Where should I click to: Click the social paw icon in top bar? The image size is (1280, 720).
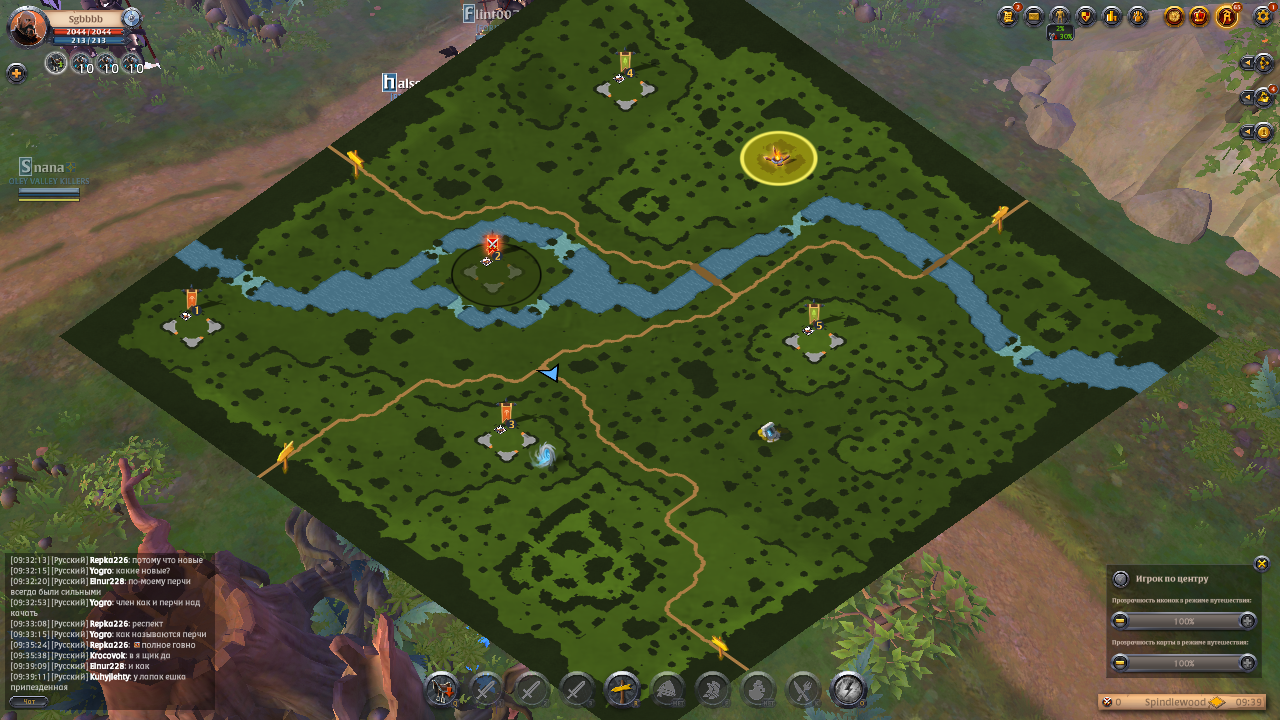(1138, 16)
